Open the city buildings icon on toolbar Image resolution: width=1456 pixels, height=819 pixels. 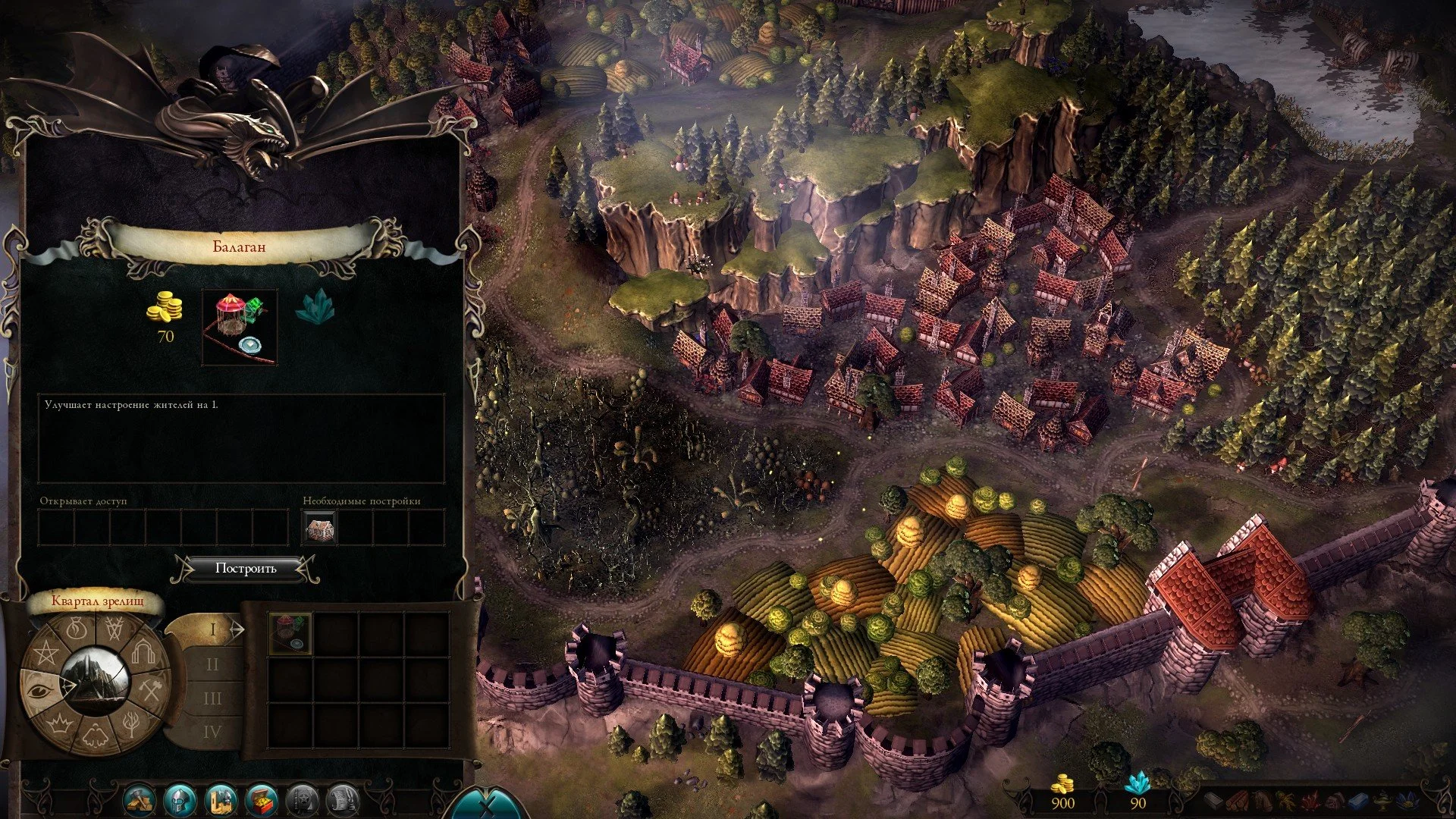[x=221, y=800]
